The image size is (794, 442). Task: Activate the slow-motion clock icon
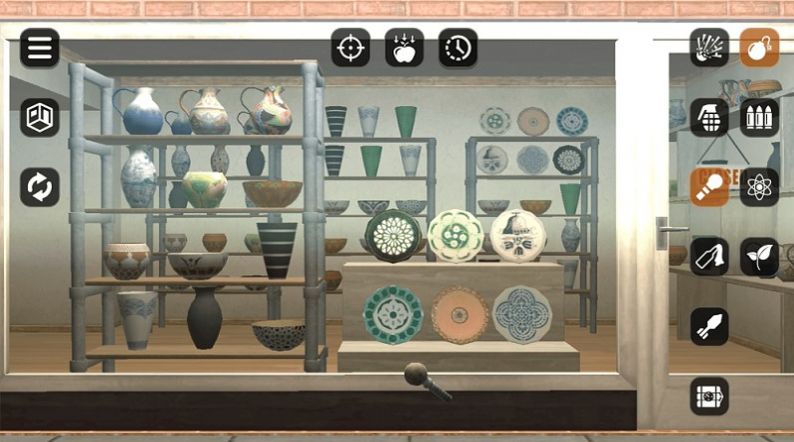(x=458, y=48)
